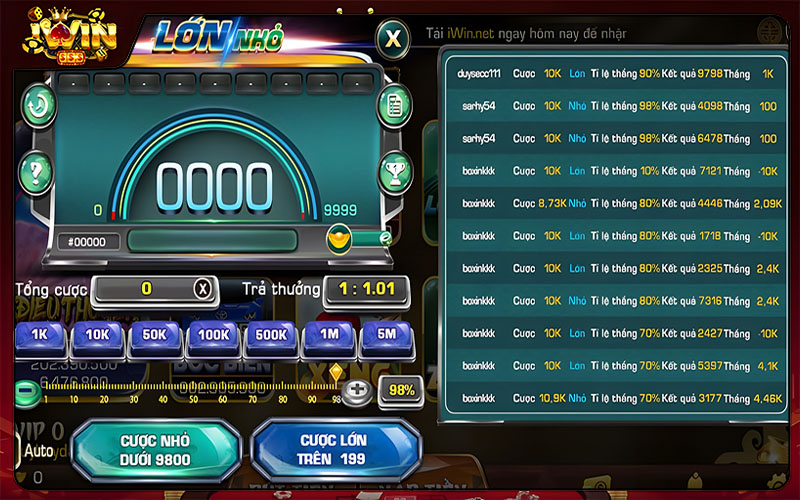The width and height of the screenshot is (800, 500).
Task: Show the bet record list icon
Action: coord(394,106)
